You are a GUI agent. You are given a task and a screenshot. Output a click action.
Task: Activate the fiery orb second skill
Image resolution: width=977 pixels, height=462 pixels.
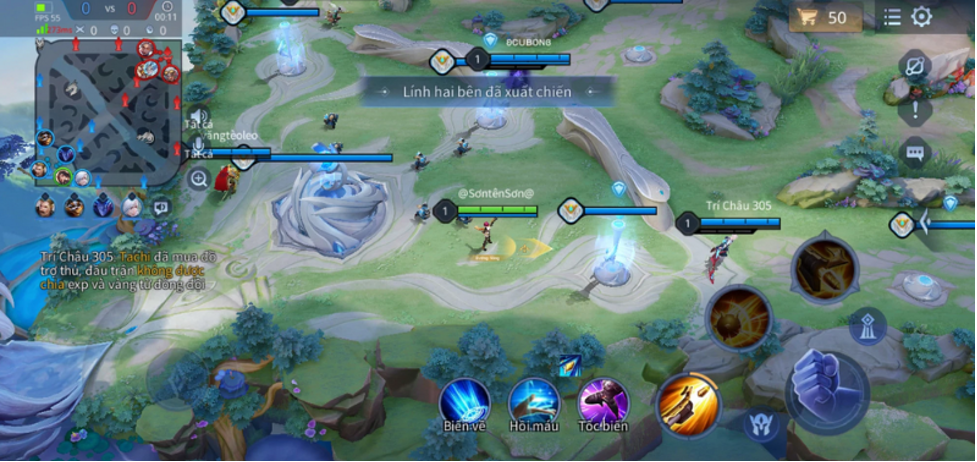(x=738, y=317)
